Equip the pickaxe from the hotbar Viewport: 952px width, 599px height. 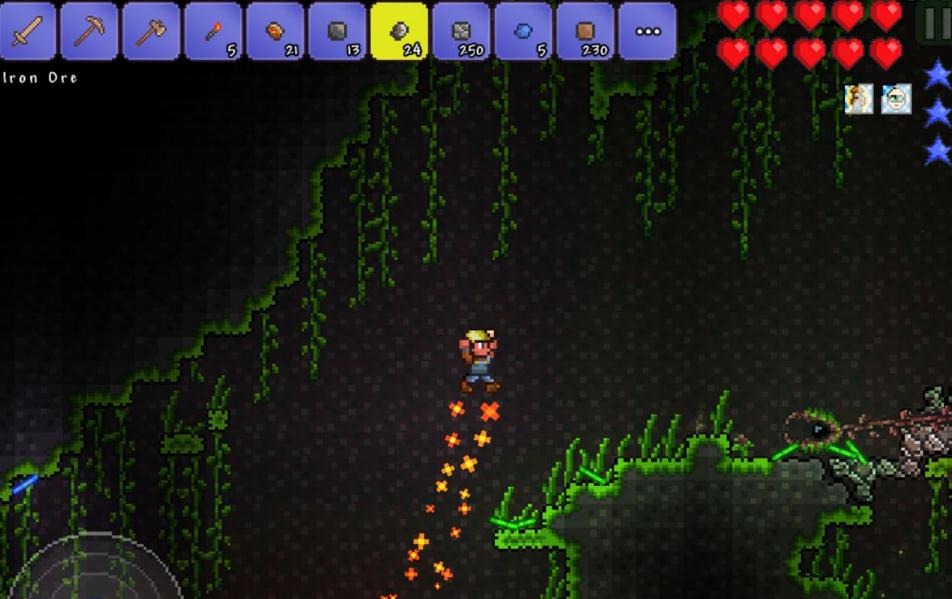coord(89,30)
